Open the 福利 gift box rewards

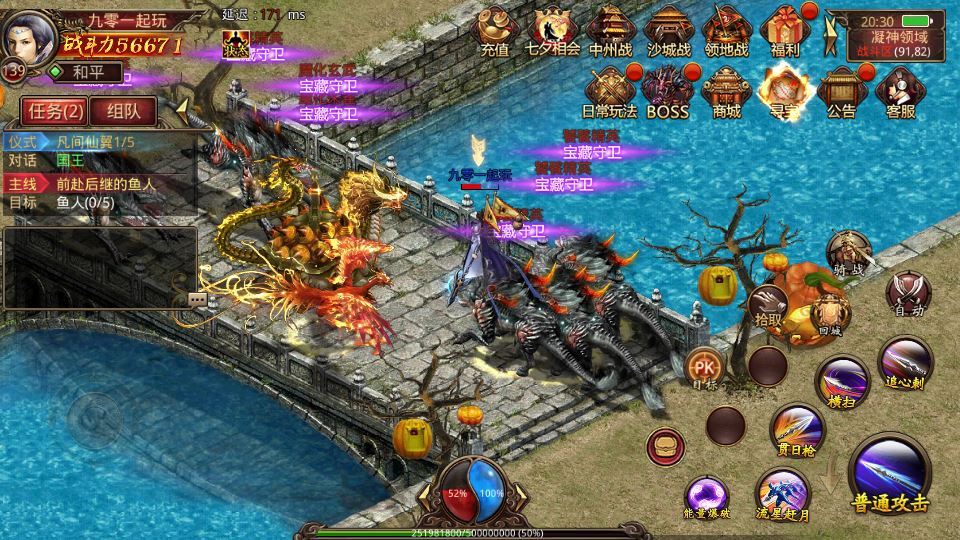pos(783,31)
